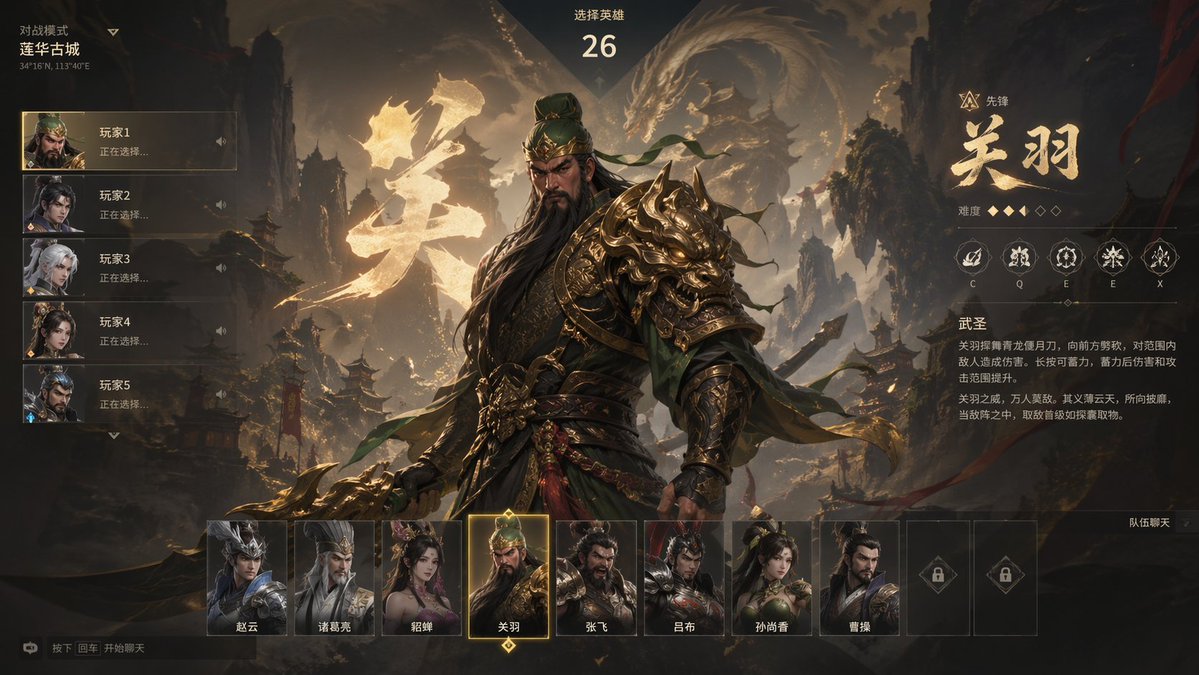View the C skill icon for 关羽

tap(972, 257)
